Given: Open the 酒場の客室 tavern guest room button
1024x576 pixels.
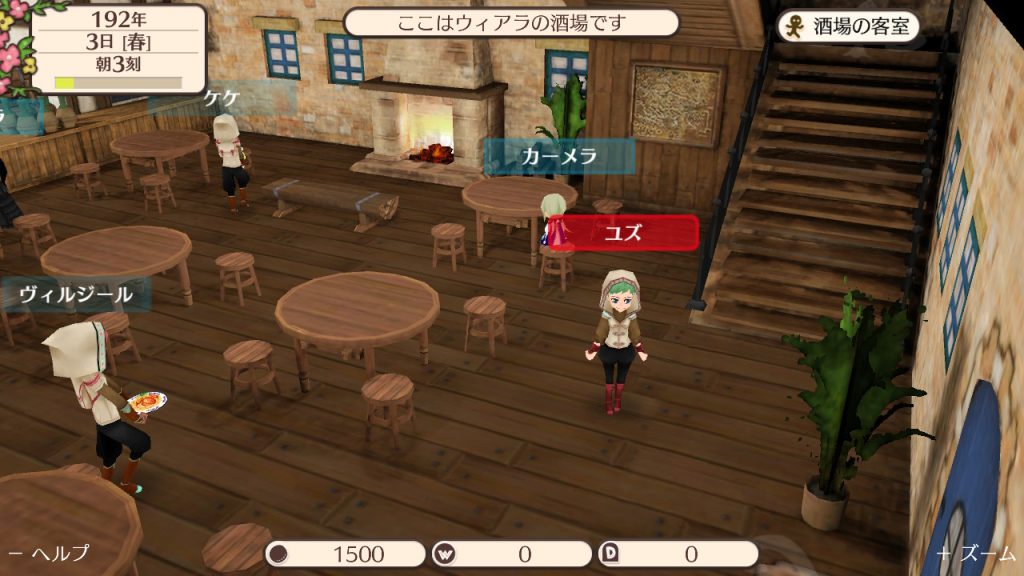Looking at the screenshot, I should (848, 26).
